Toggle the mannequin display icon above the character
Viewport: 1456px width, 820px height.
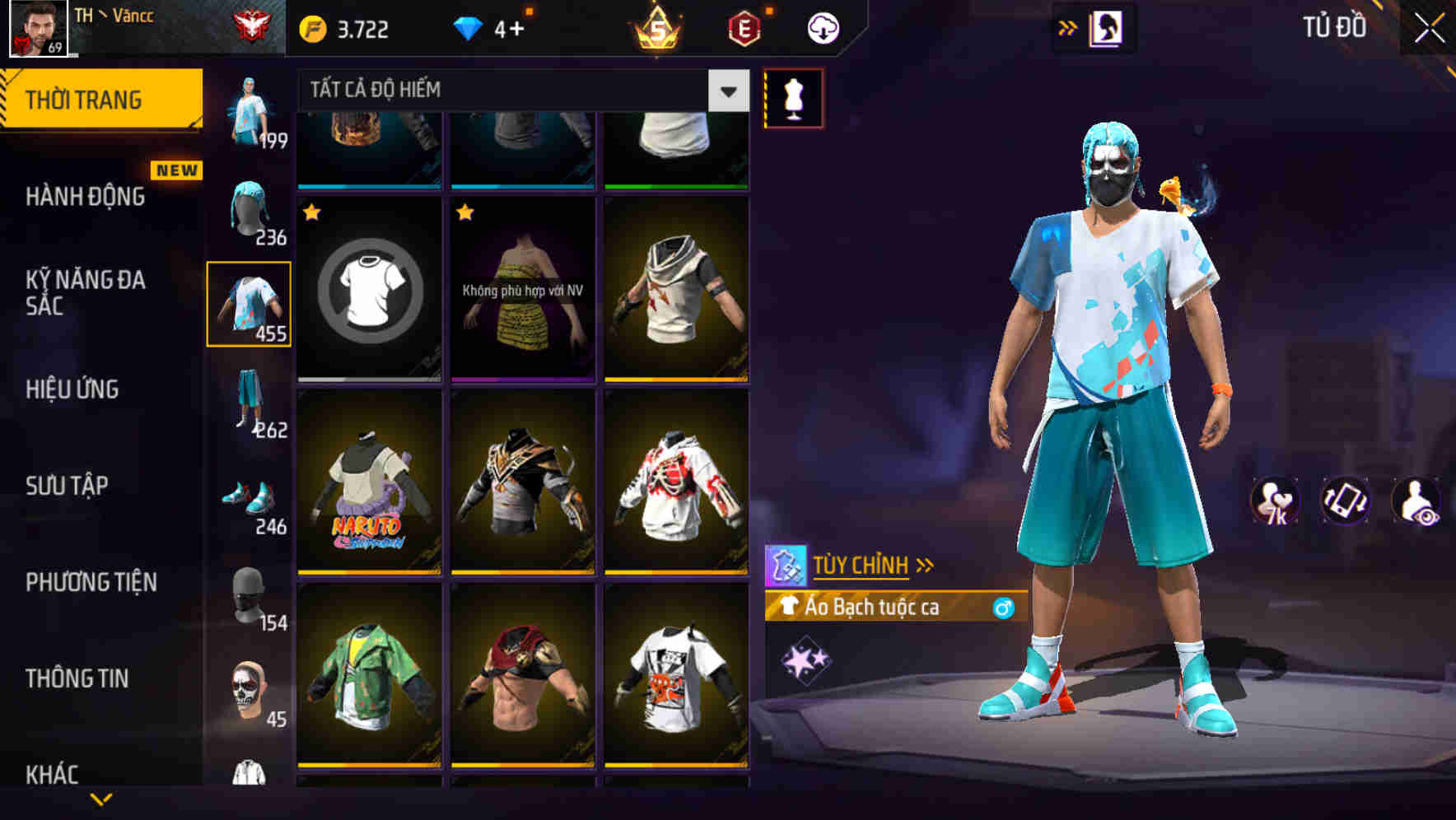coord(795,96)
